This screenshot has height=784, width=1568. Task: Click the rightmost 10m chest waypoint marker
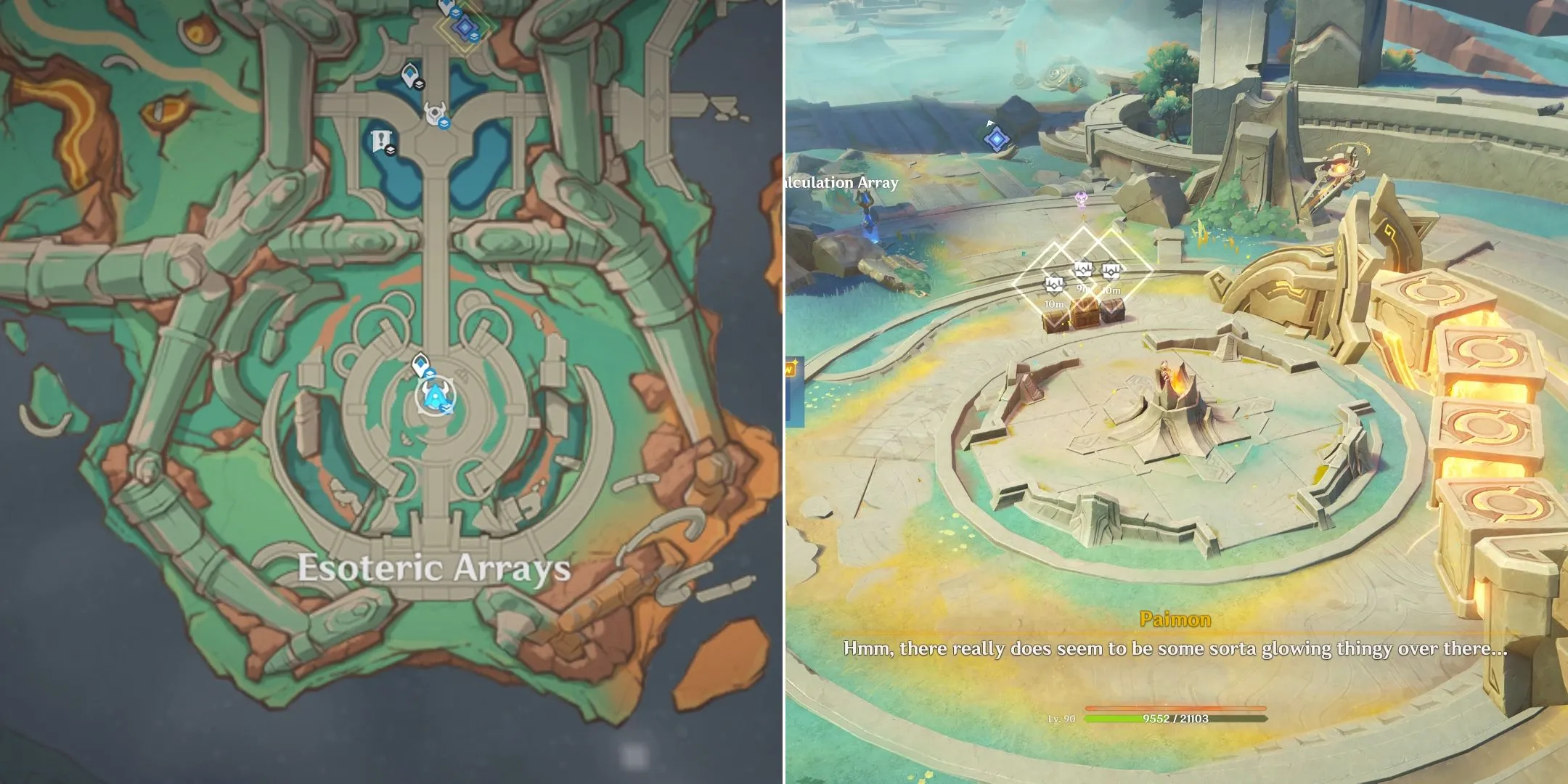1111,271
